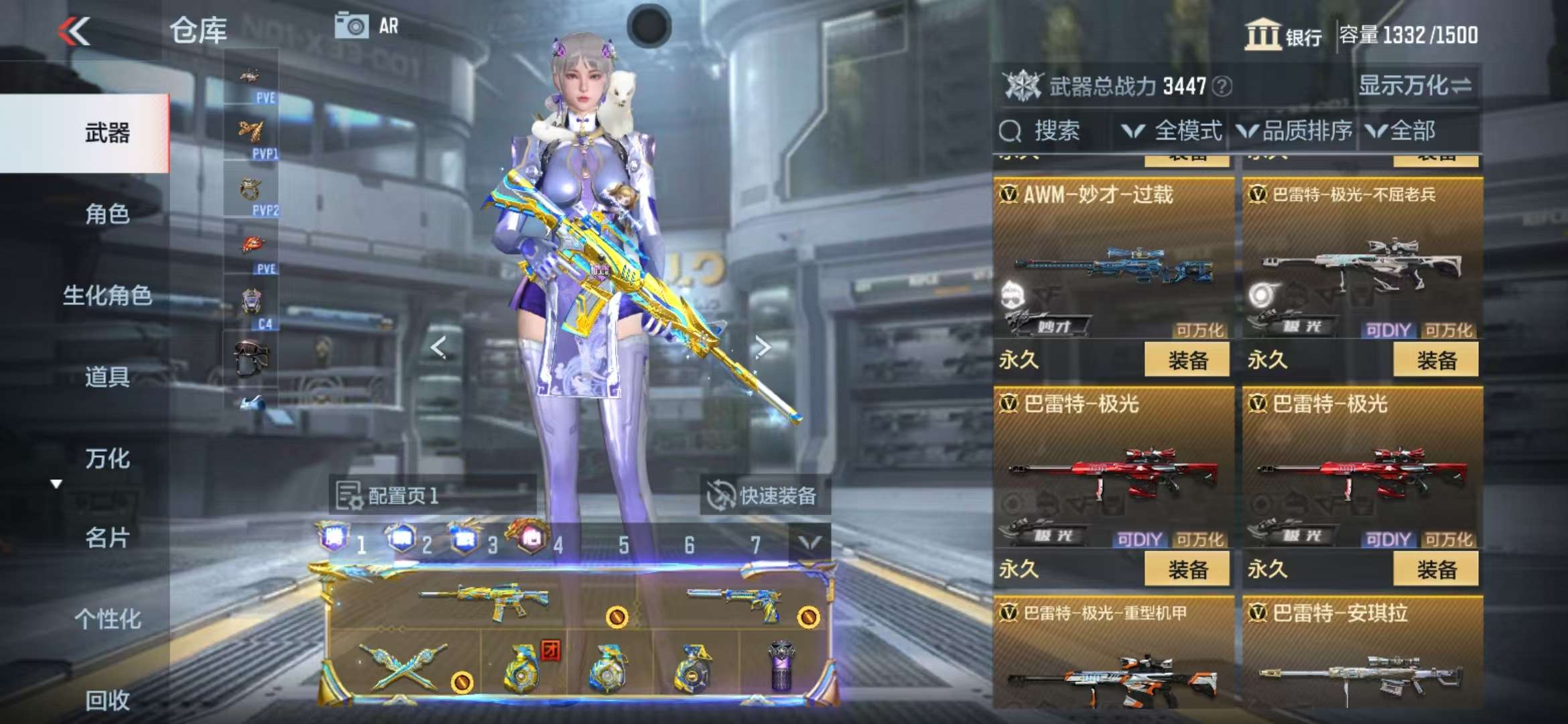The width and height of the screenshot is (1568, 724).
Task: Rotate character with the right arrow
Action: 763,347
